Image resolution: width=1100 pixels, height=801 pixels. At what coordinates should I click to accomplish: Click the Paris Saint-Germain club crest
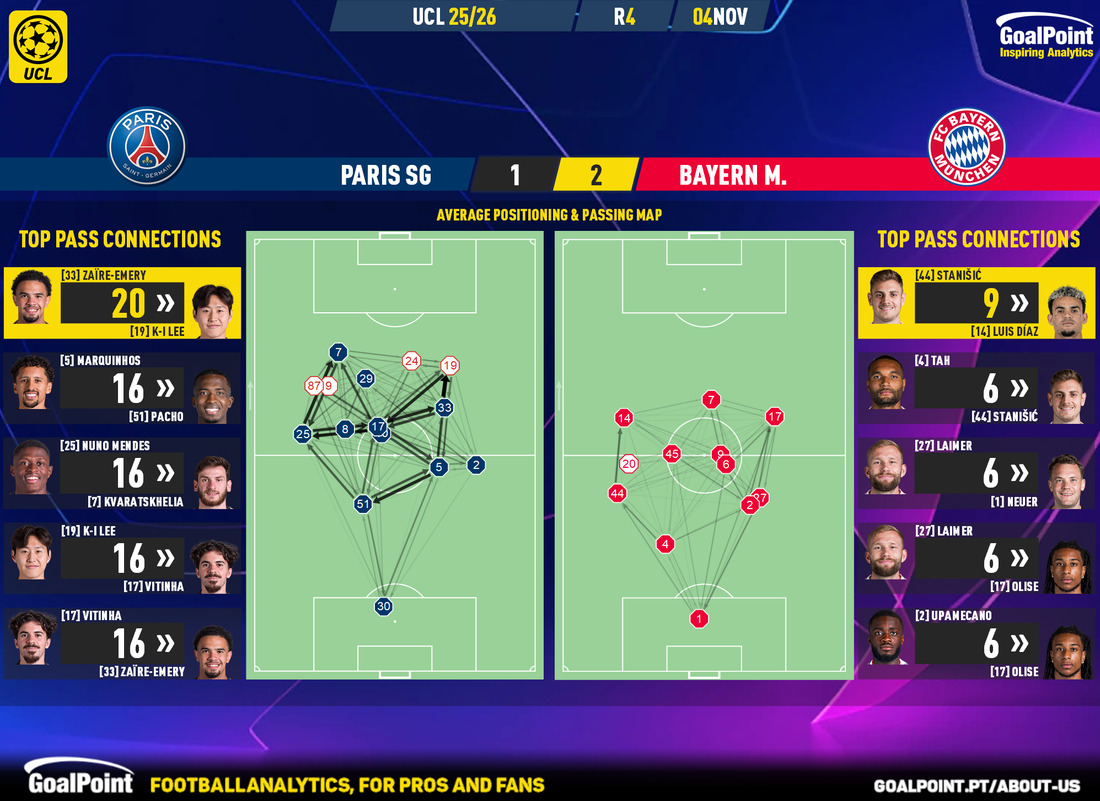(147, 147)
